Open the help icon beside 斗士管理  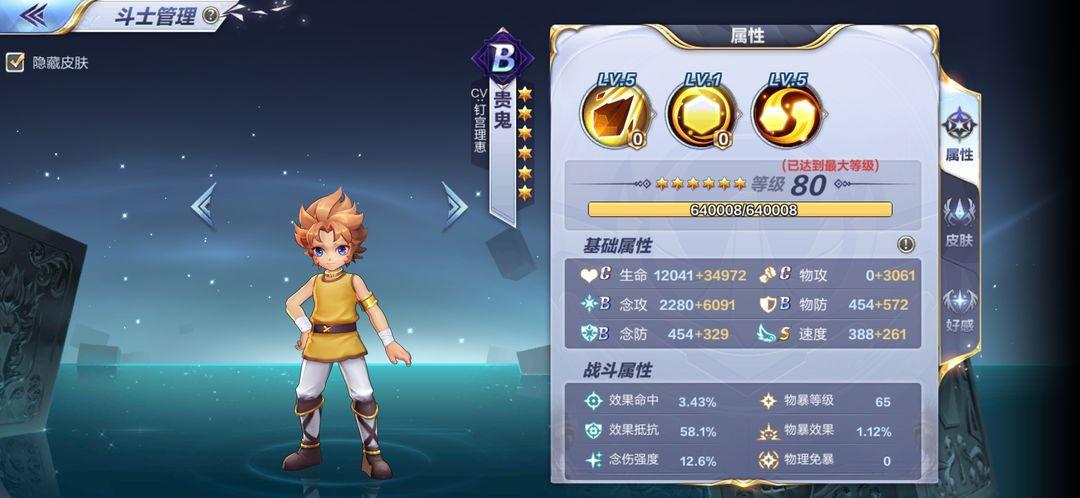(x=210, y=15)
